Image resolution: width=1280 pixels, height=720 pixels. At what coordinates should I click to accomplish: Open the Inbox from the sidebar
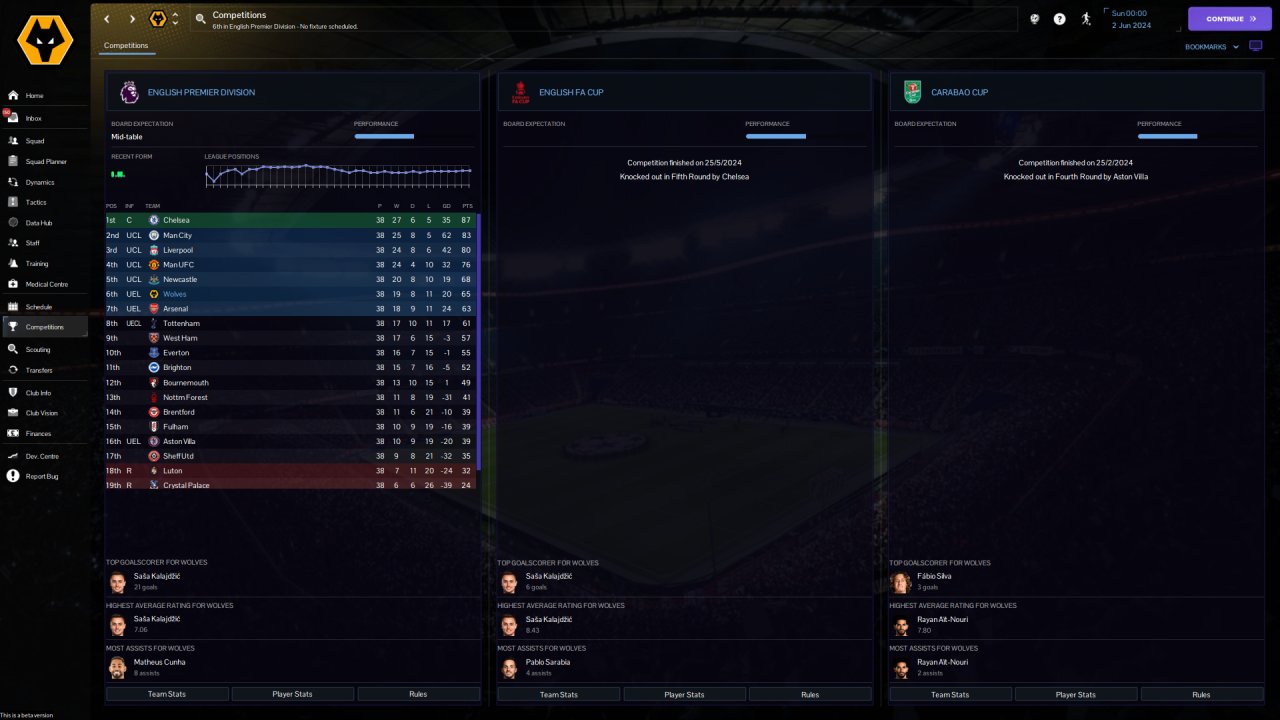coord(34,118)
